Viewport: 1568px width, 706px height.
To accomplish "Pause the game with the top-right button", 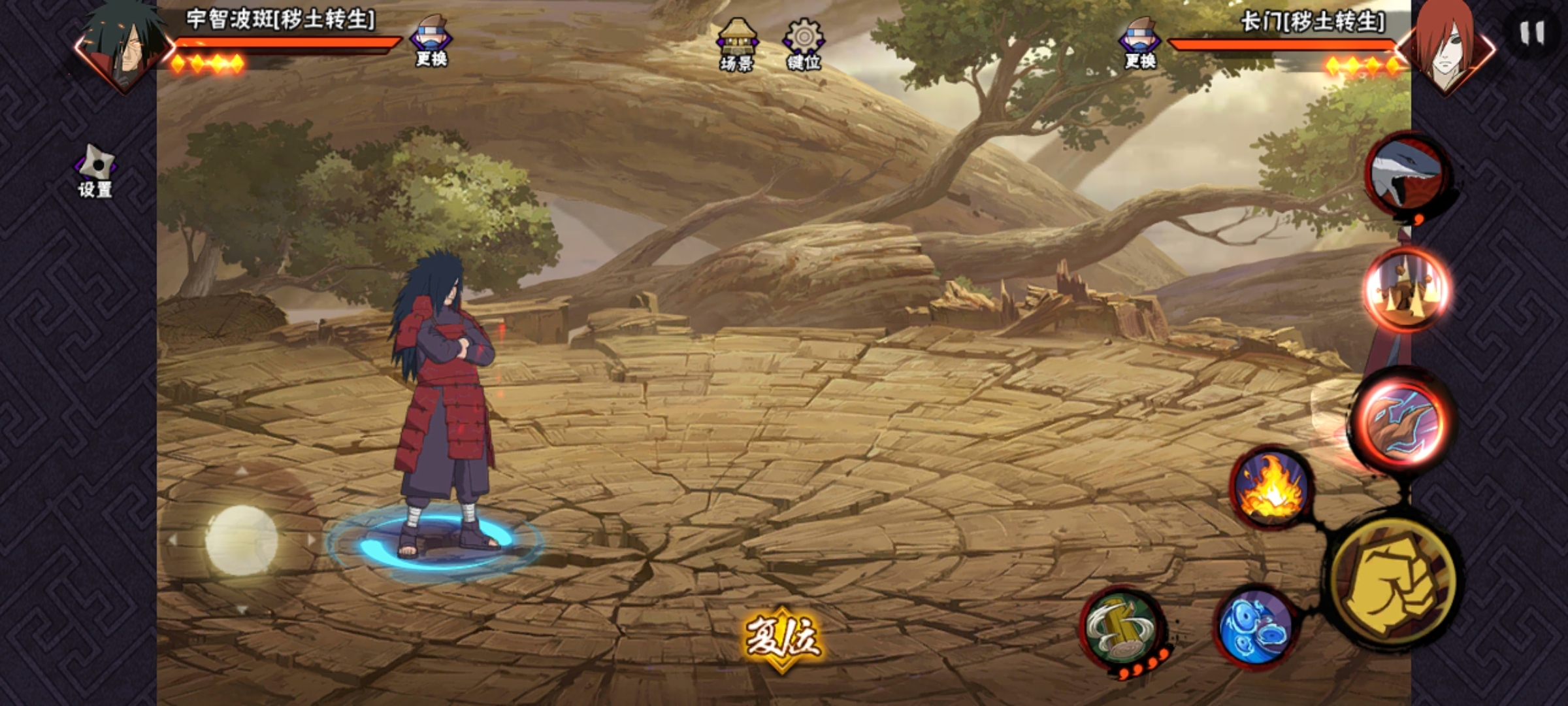I will click(1531, 33).
